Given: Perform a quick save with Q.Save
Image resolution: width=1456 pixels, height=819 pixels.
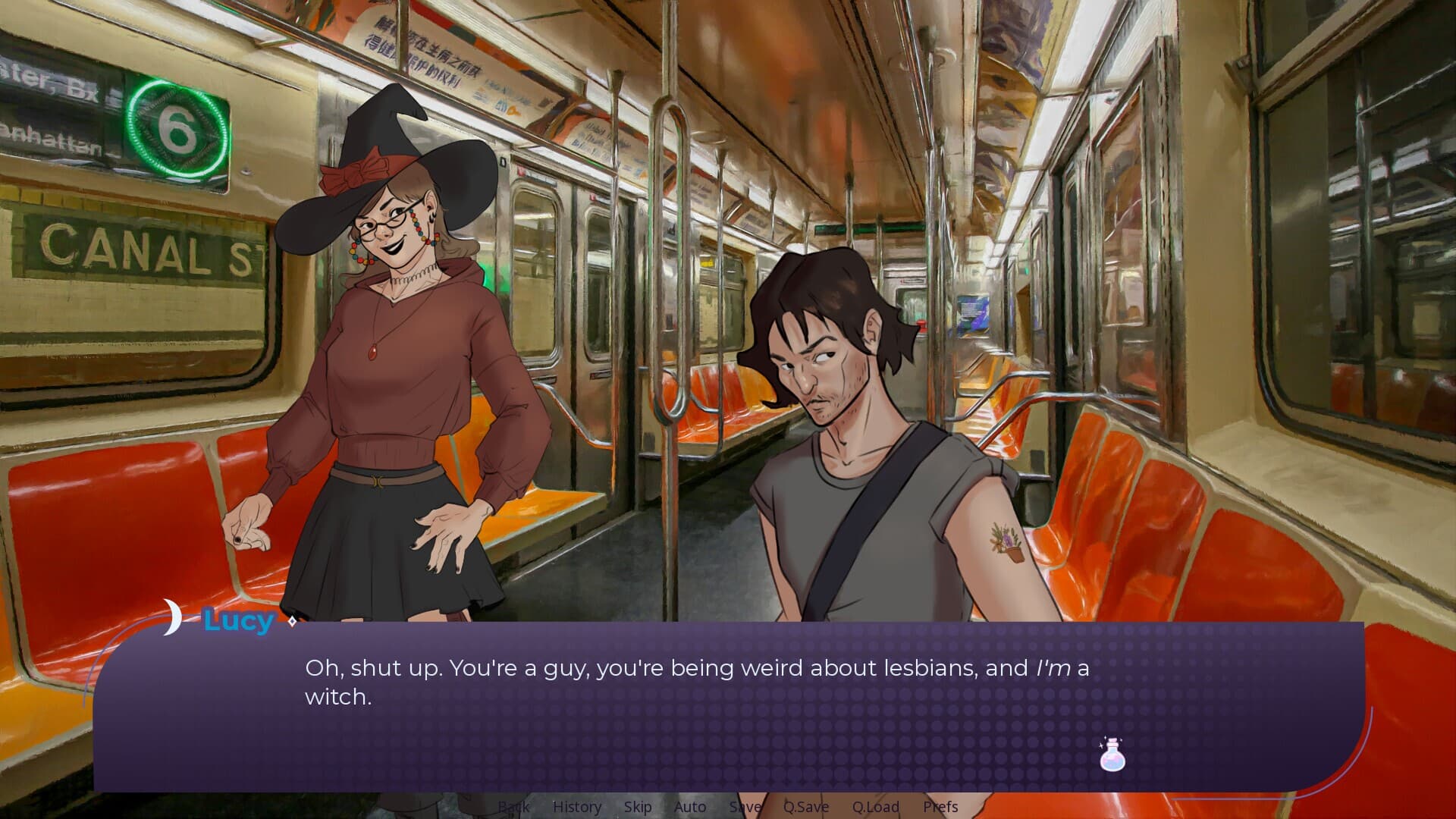Looking at the screenshot, I should [x=806, y=807].
